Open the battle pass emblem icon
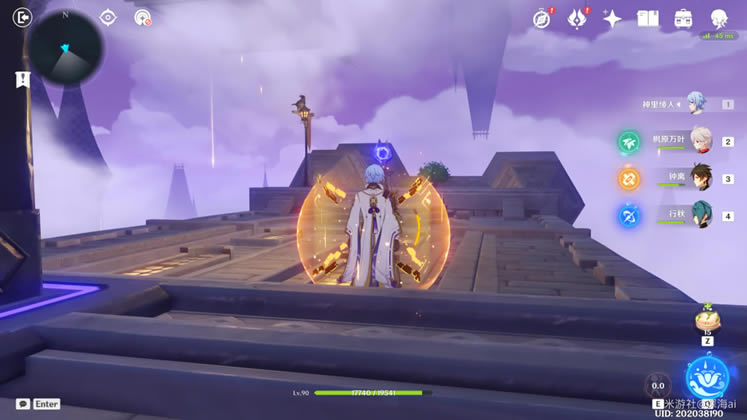This screenshot has width=747, height=420. pyautogui.click(x=577, y=18)
